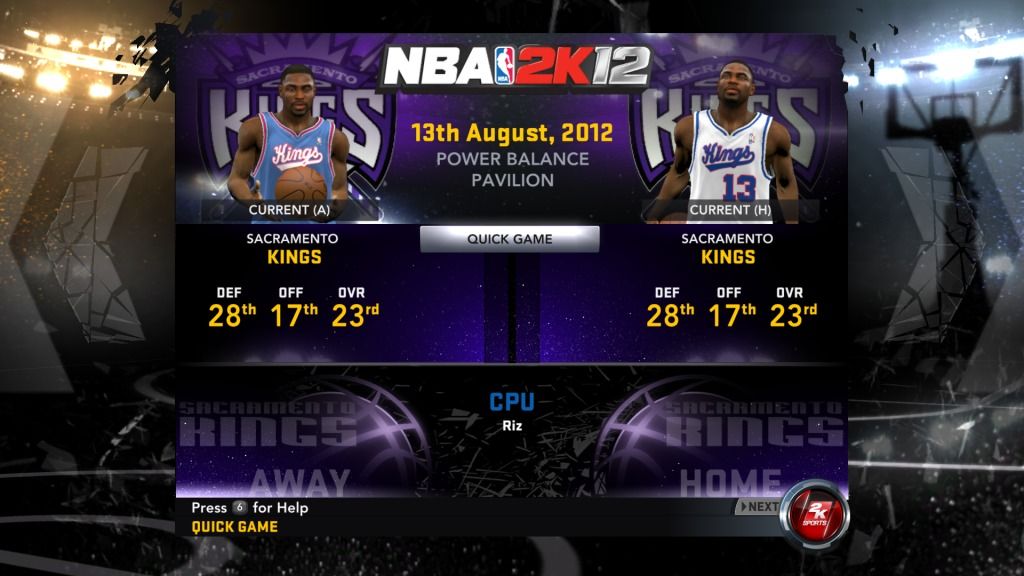The height and width of the screenshot is (576, 1024).
Task: Click the CPU controller indicator
Action: 512,402
